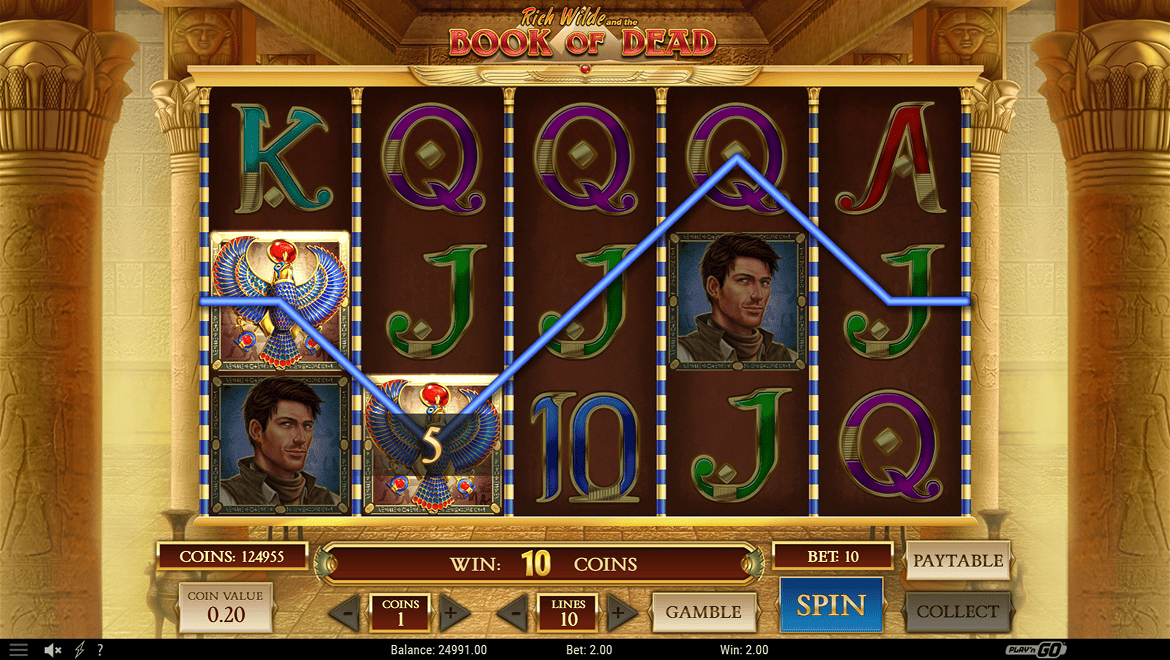Image resolution: width=1170 pixels, height=660 pixels.
Task: Add more lines
Action: 619,612
